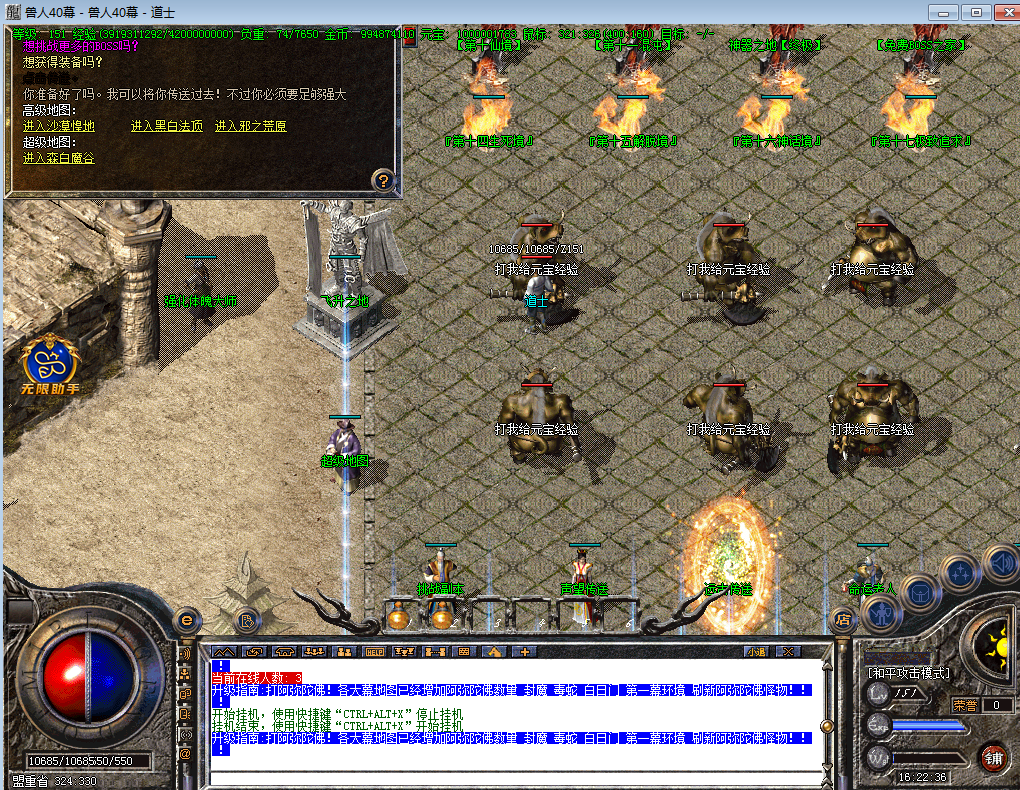Teleport to 森白魔谷 super map

pyautogui.click(x=59, y=158)
